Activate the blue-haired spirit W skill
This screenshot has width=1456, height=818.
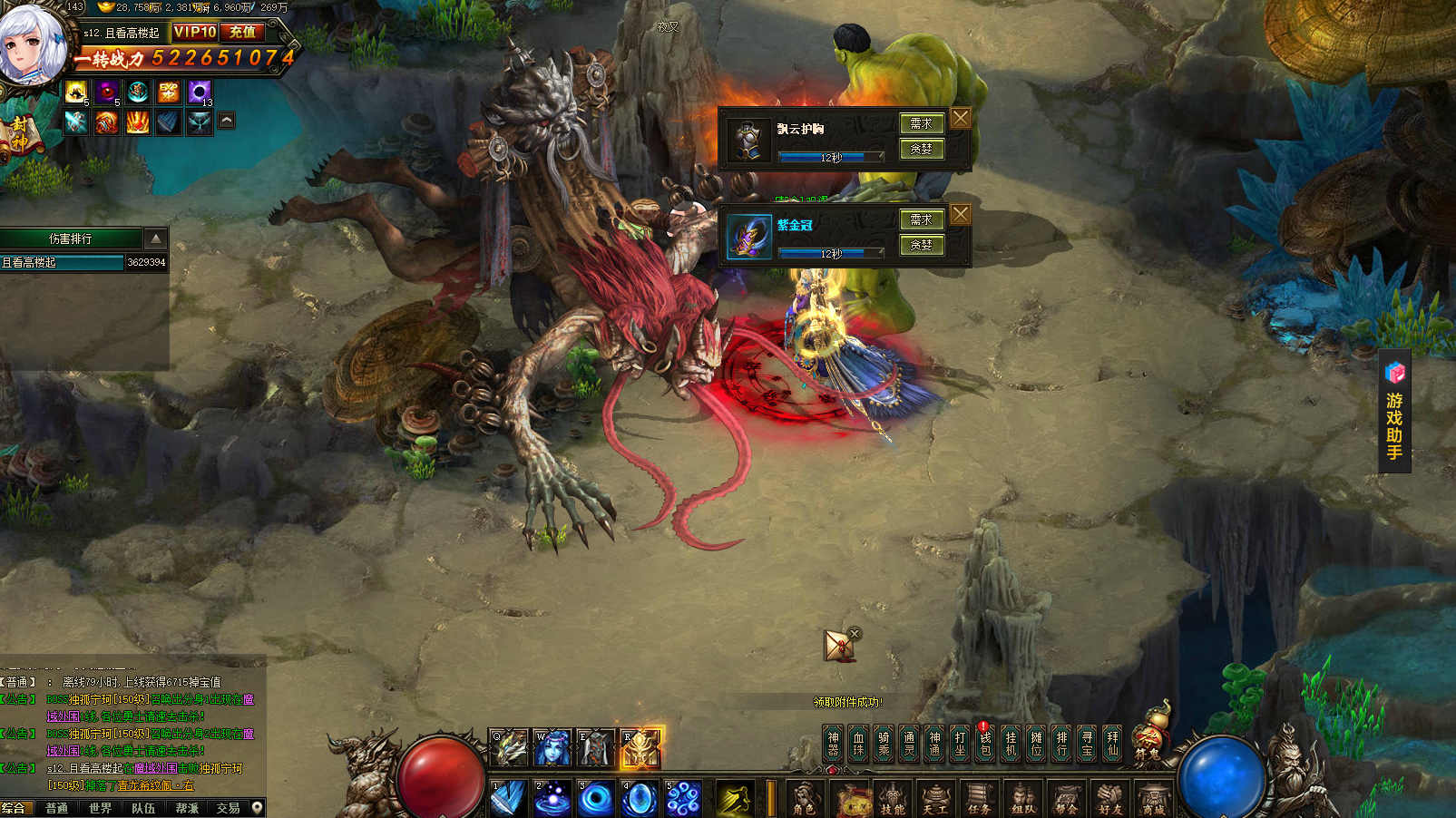552,748
